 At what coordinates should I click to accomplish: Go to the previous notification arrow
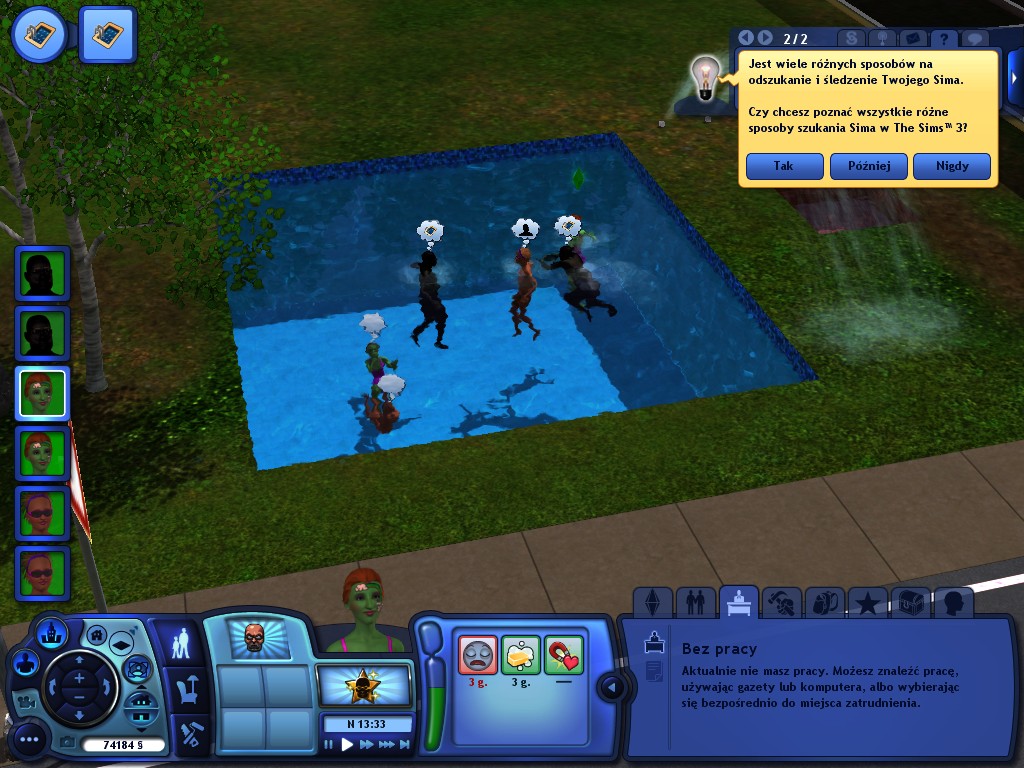tap(746, 38)
